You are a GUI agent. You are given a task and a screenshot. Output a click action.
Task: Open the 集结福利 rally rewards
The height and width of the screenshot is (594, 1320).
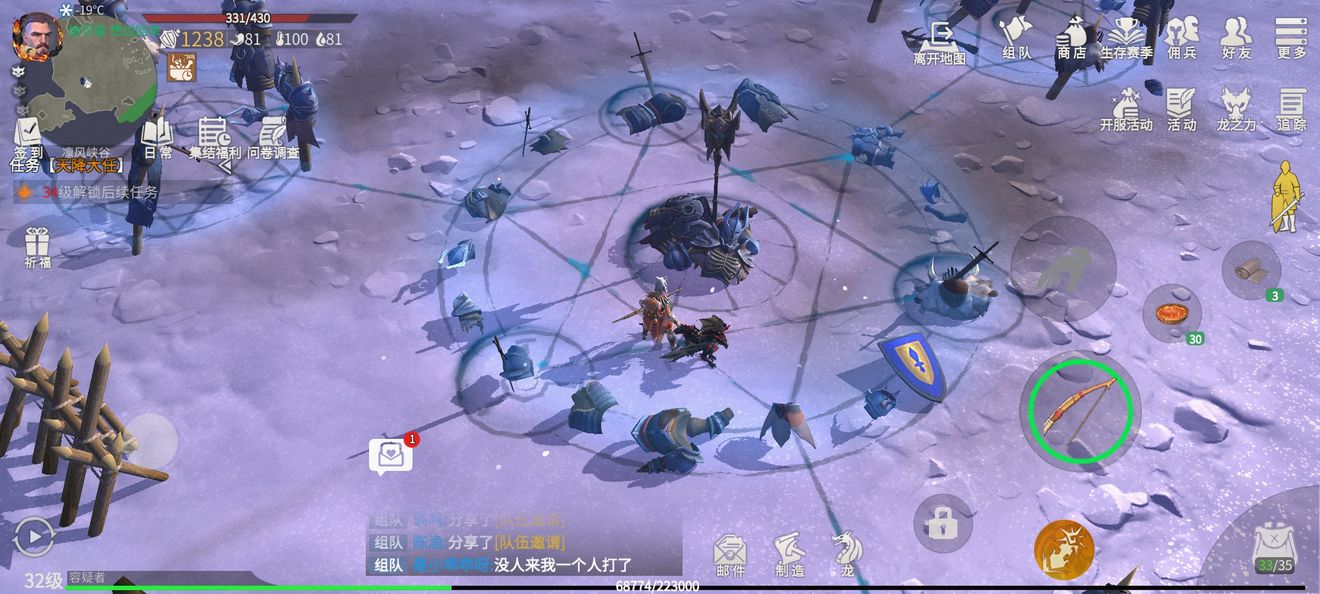(215, 138)
